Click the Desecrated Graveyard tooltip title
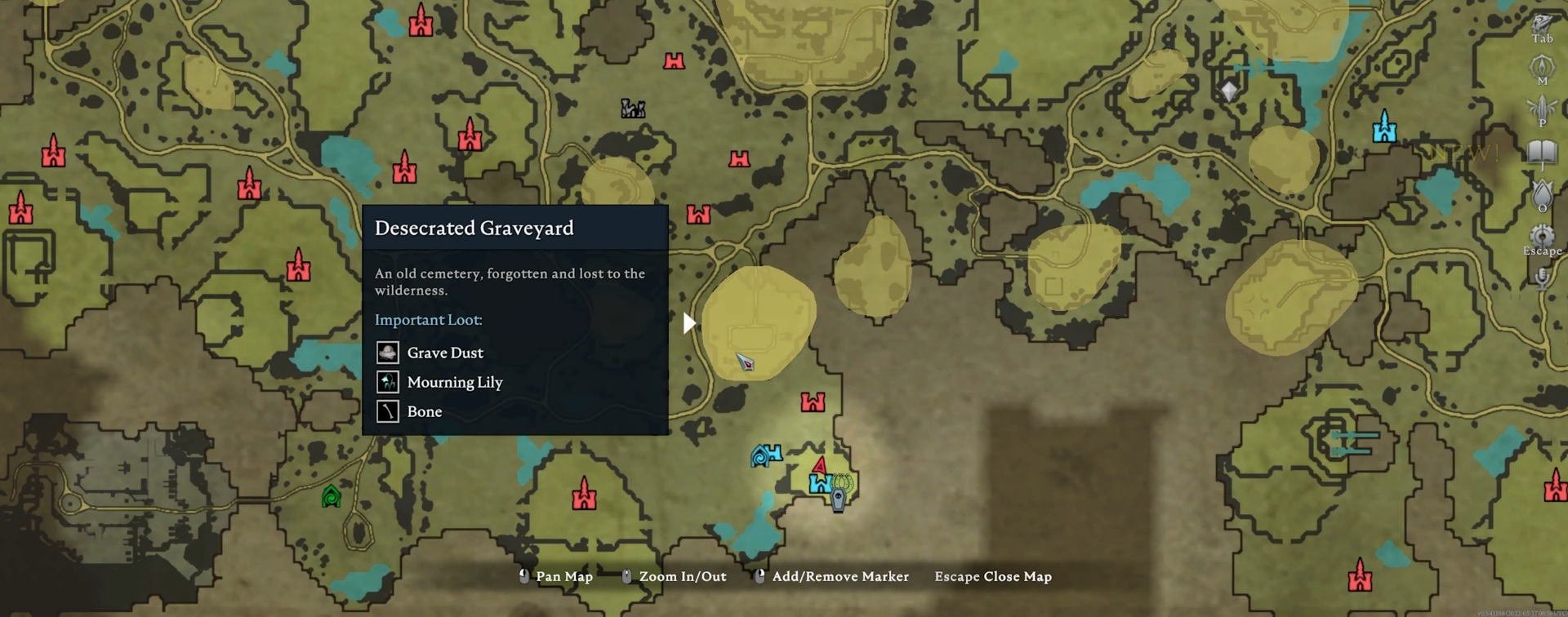Screen dimensions: 1568x617 (474, 229)
